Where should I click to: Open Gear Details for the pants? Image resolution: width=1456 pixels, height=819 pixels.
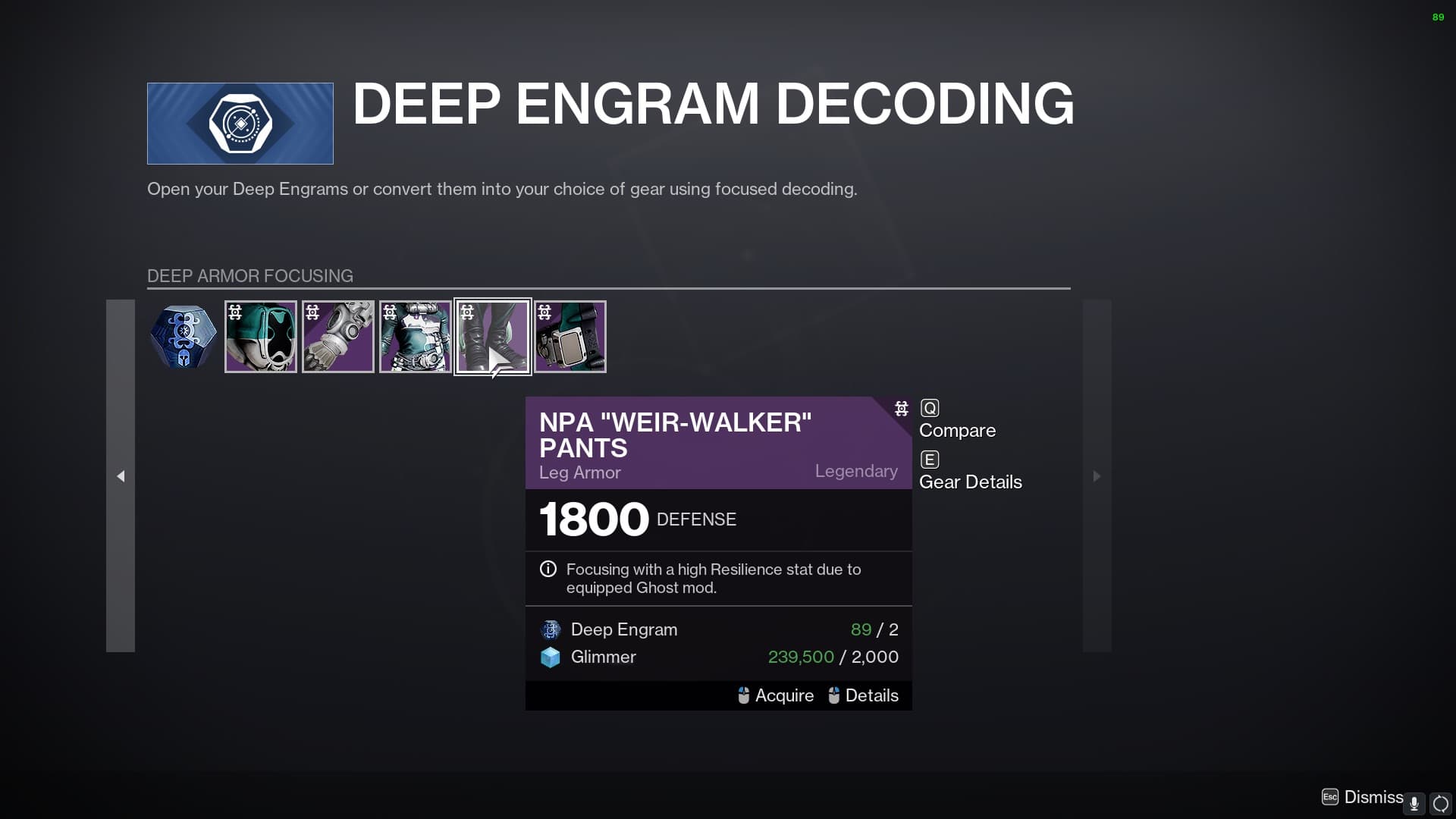pyautogui.click(x=970, y=482)
